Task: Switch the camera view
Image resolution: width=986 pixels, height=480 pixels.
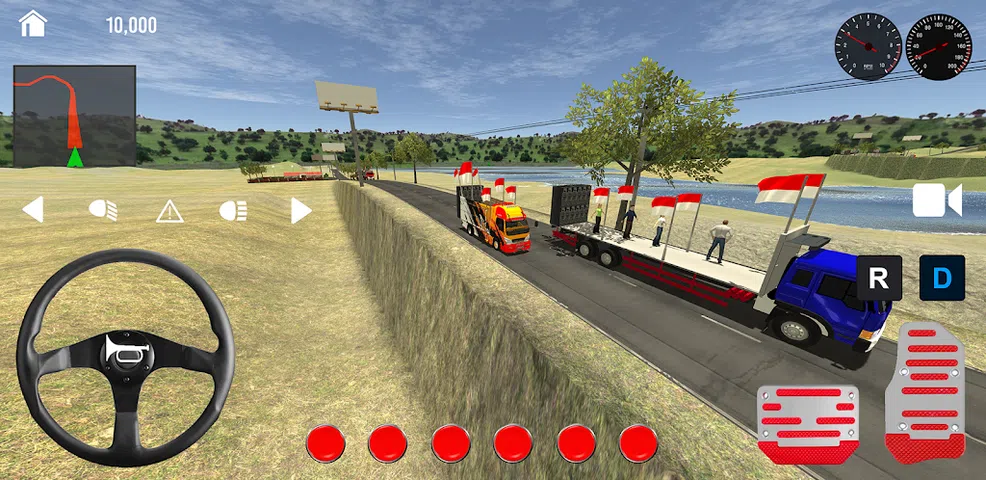Action: click(936, 201)
